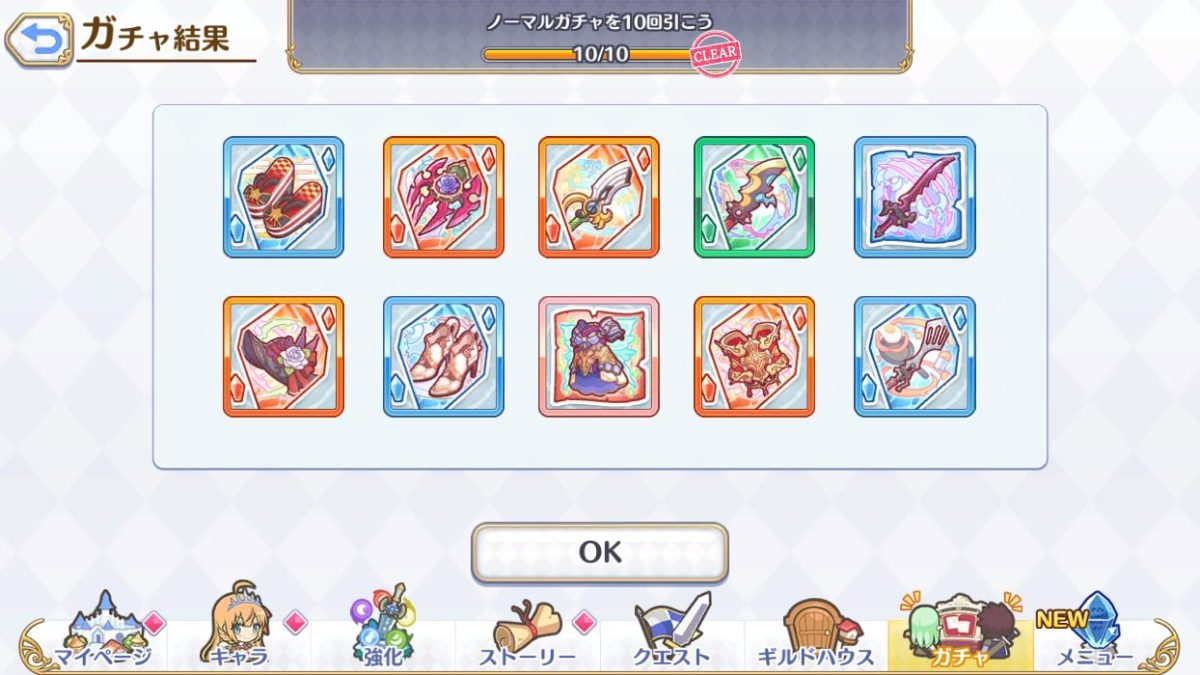The image size is (1200, 675).
Task: Select the green-framed scythe item
Action: 754,197
